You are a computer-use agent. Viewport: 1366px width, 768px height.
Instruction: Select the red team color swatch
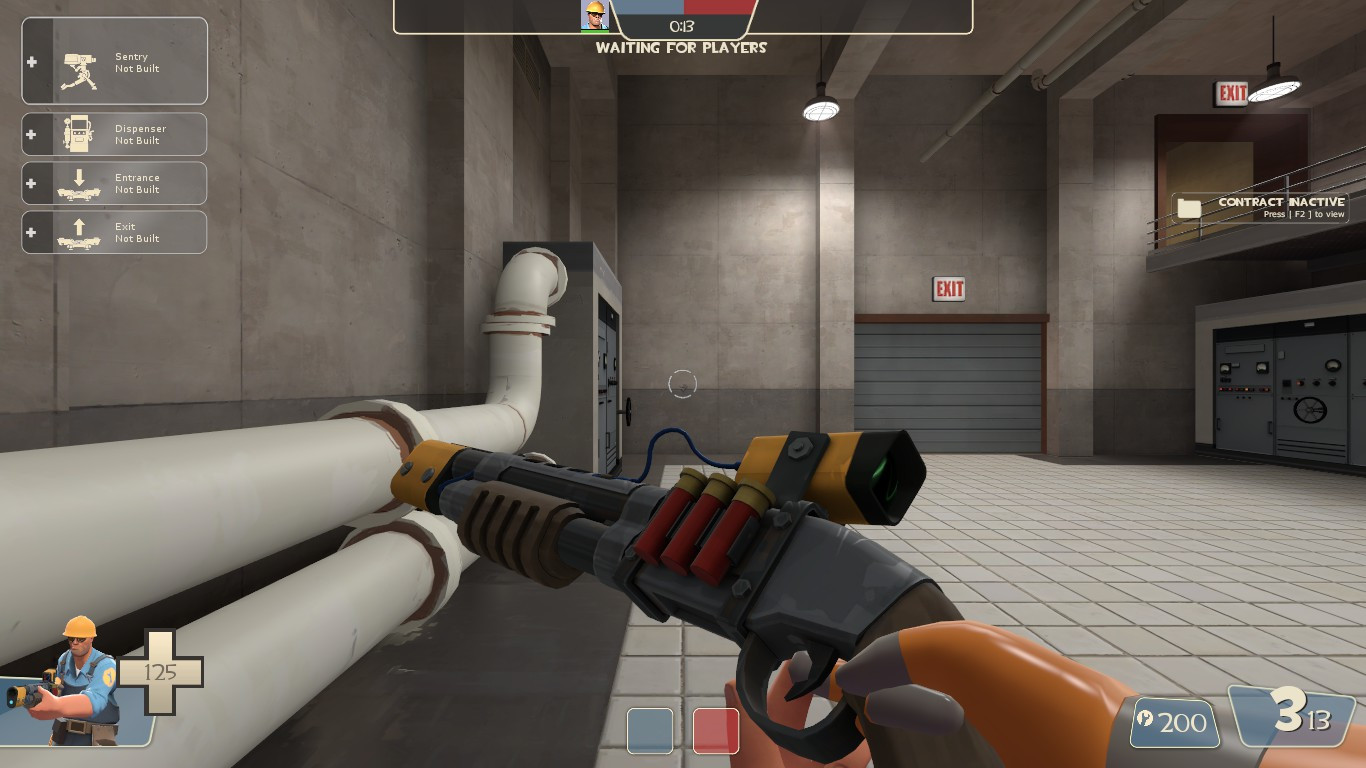[714, 732]
